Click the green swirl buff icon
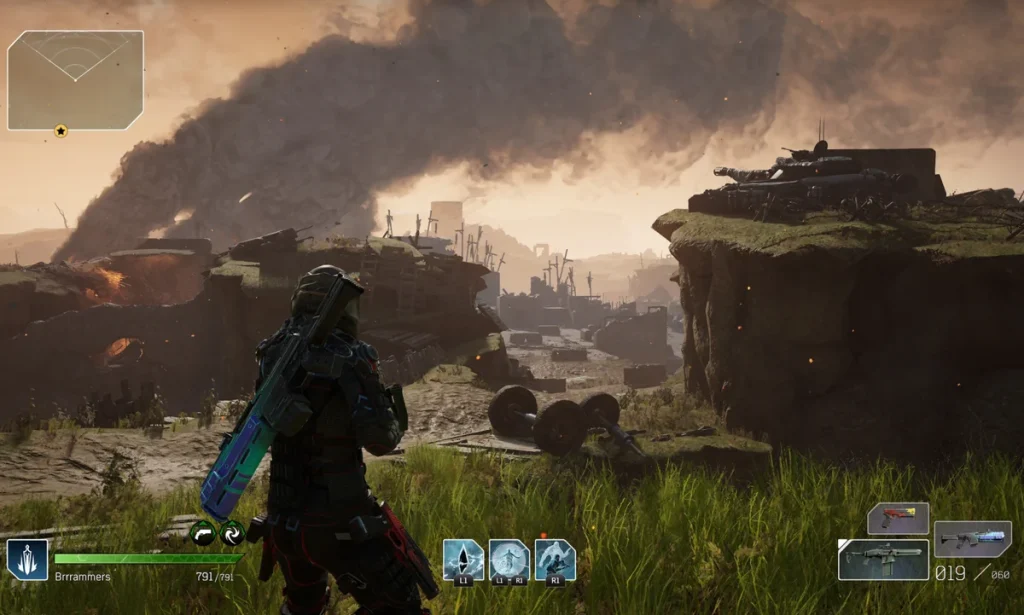1024x615 pixels. 233,533
